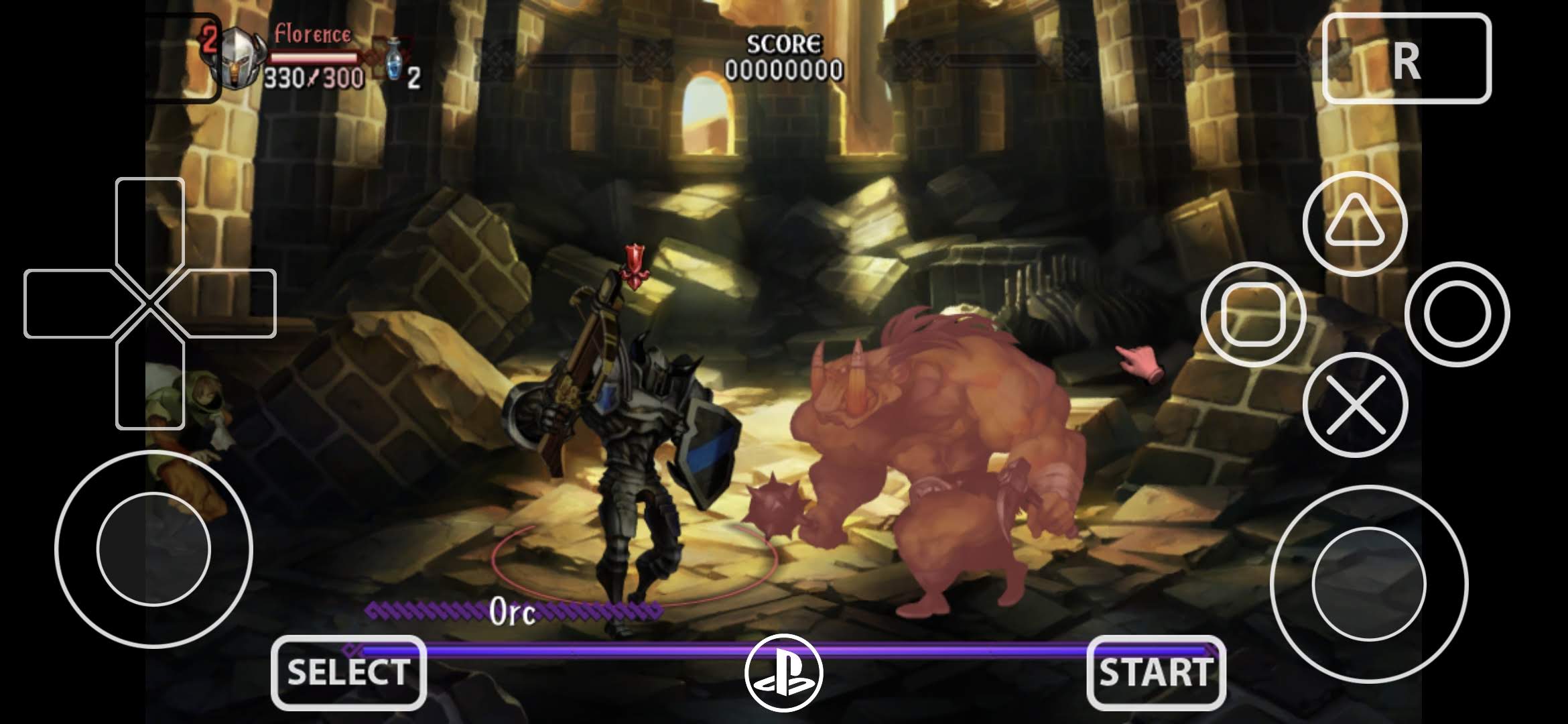
Task: Tap the d-pad right arrow
Action: click(231, 304)
